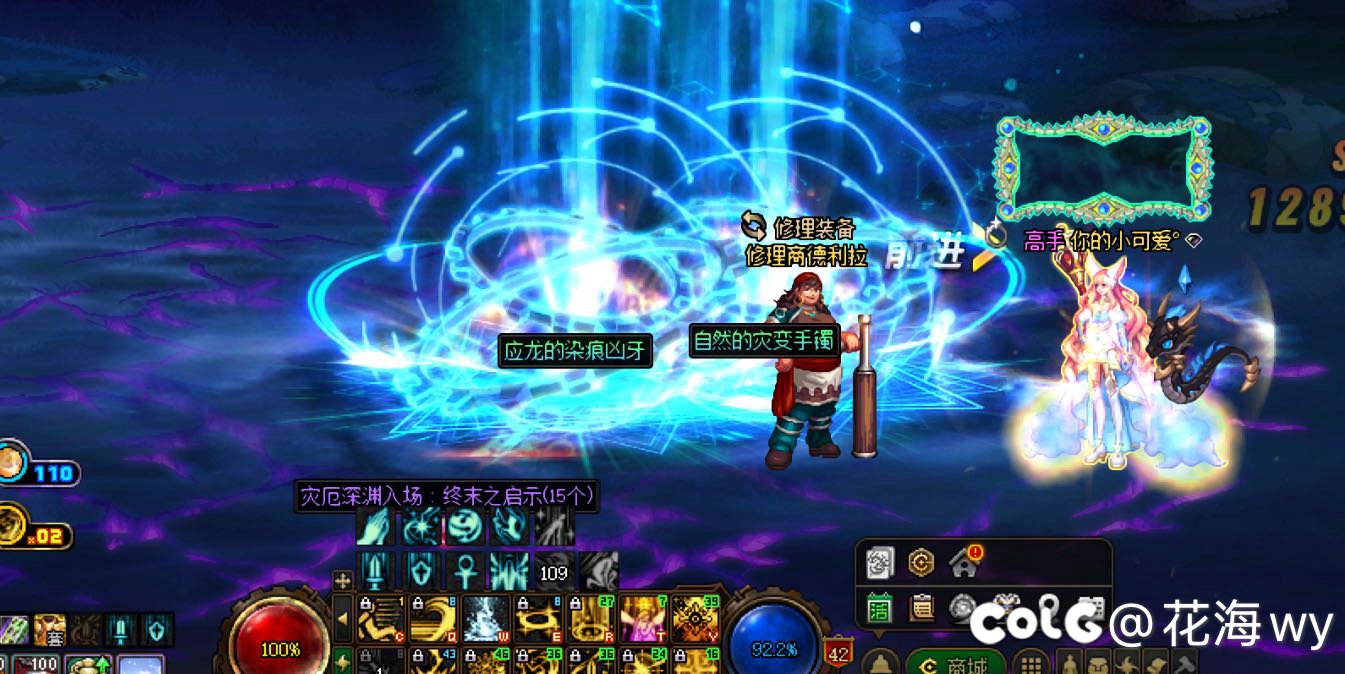Screen dimensions: 1345x674
Task: Use the golden crescent skill on Q
Action: [x=434, y=619]
